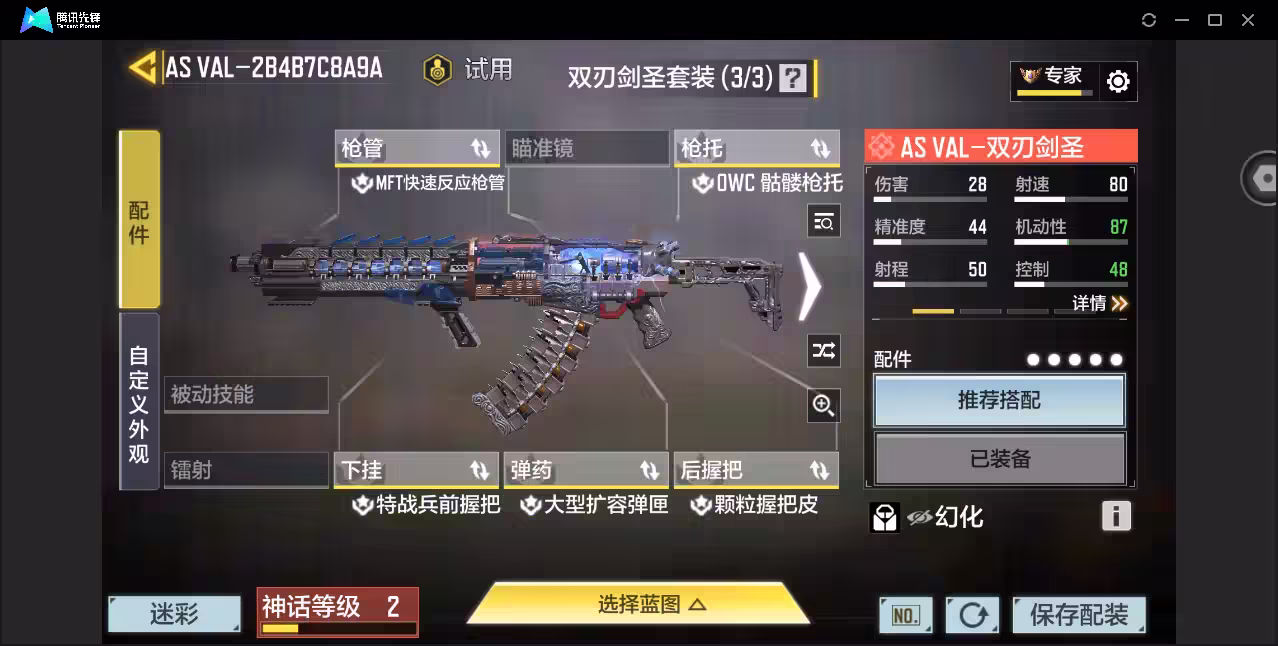Click the magnifier zoom icon

823,405
